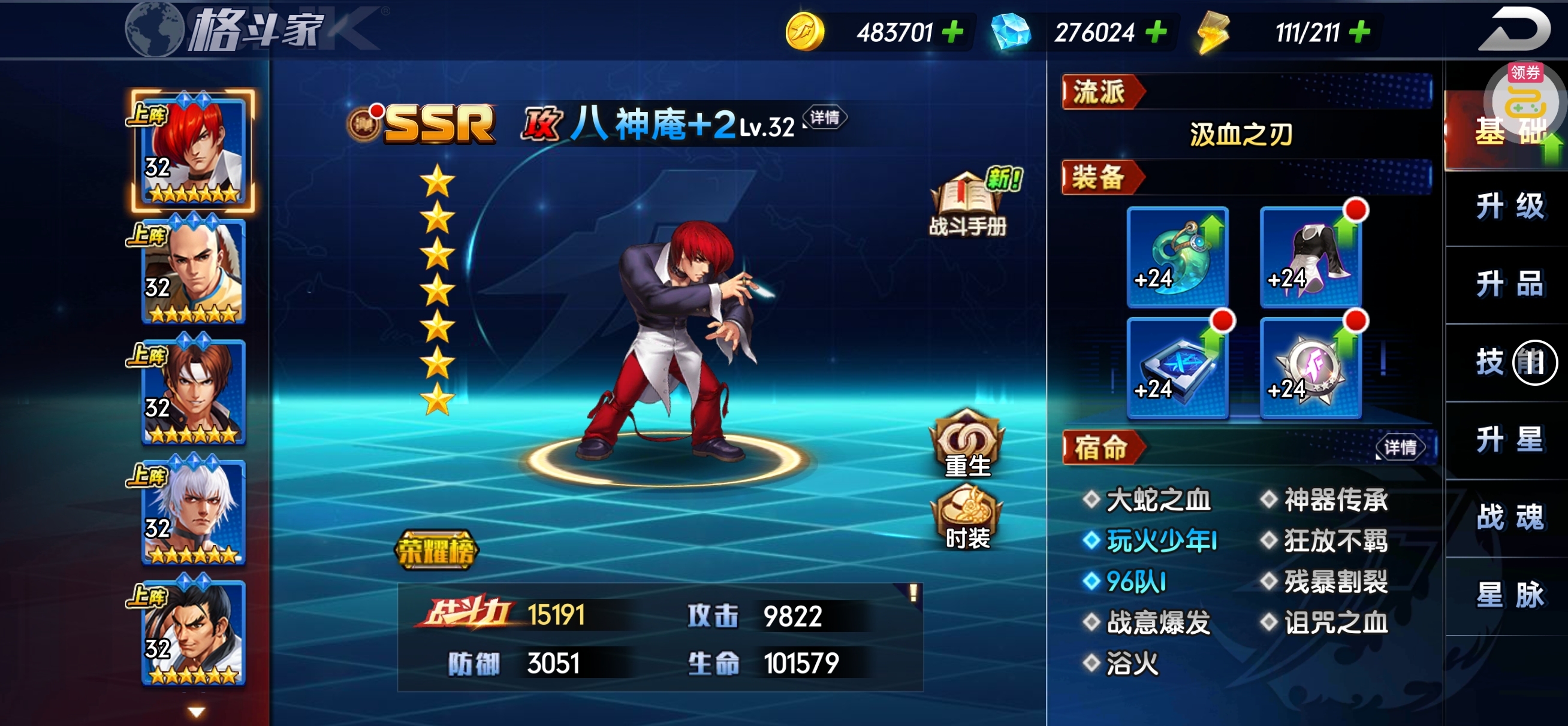
Task: Select the red-haired Iori portrait
Action: [193, 151]
